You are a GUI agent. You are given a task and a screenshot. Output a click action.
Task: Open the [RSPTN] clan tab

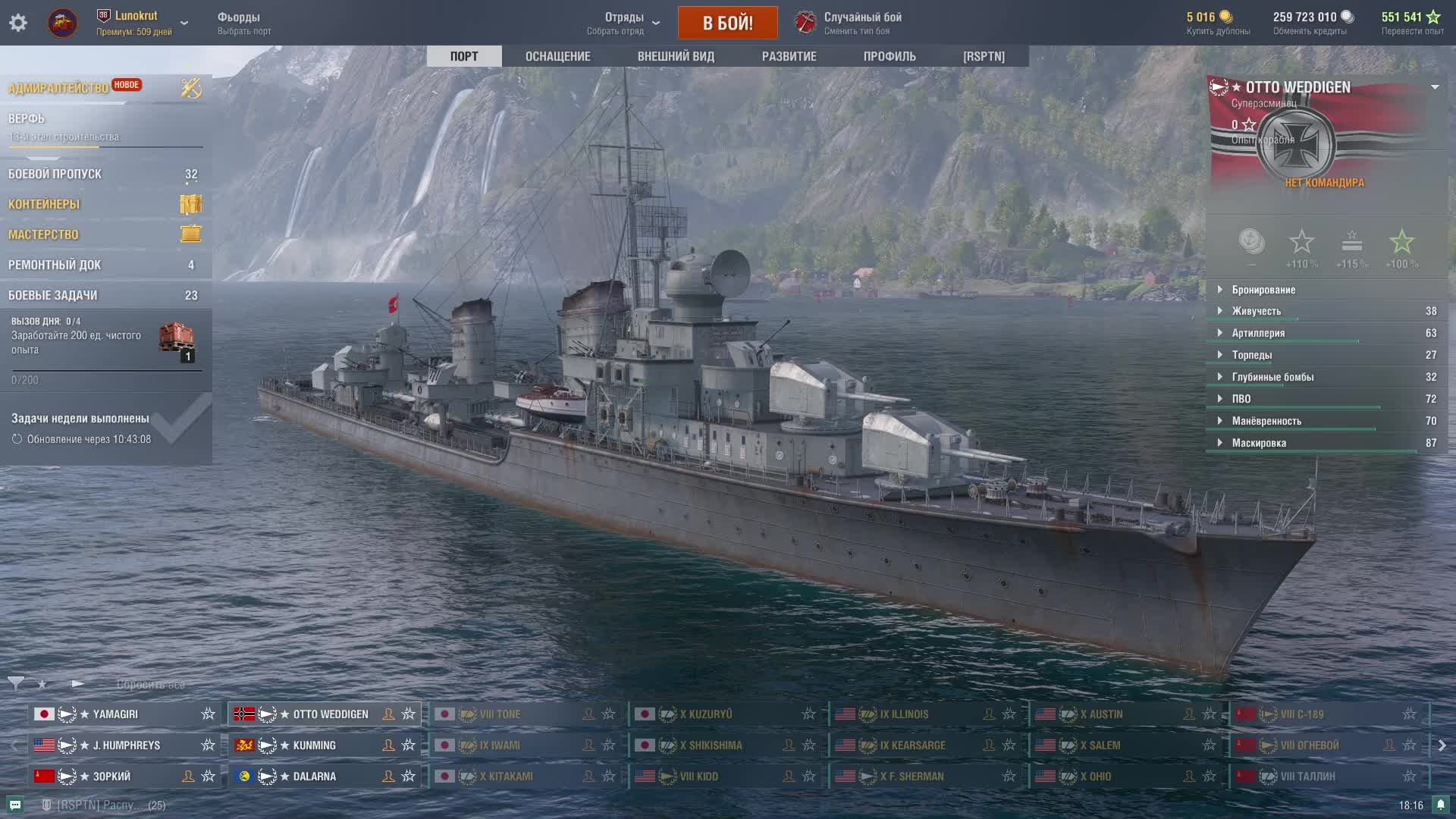tap(984, 56)
